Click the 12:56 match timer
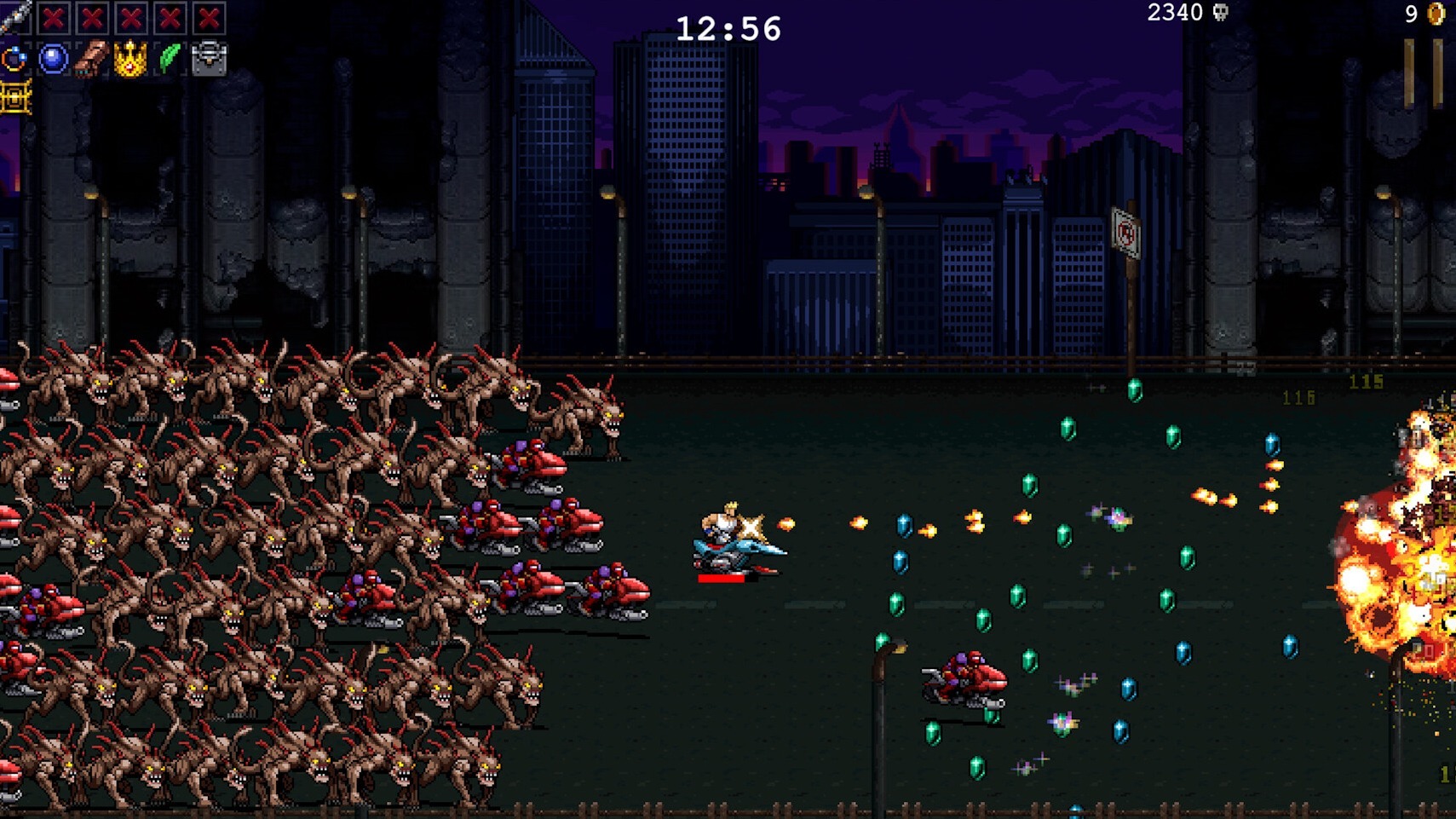Screen dimensions: 1456x819 [728, 27]
